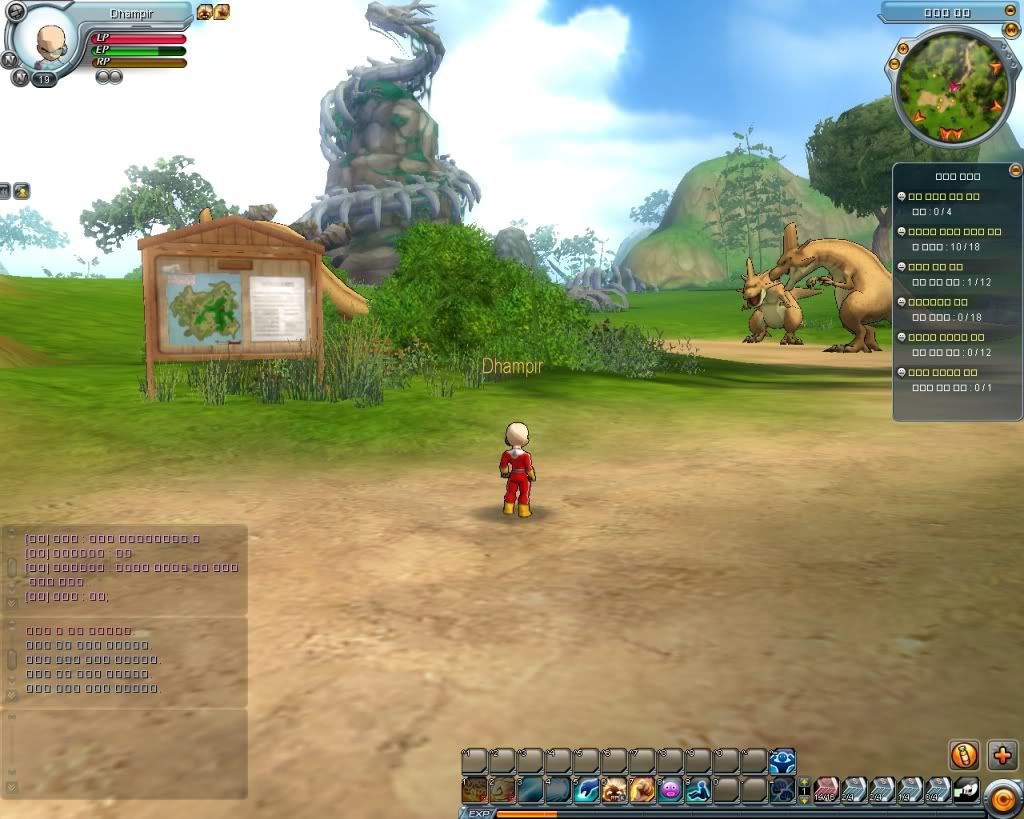This screenshot has width=1024, height=819.
Task: Zoom in the minimap with the plus button
Action: click(904, 48)
